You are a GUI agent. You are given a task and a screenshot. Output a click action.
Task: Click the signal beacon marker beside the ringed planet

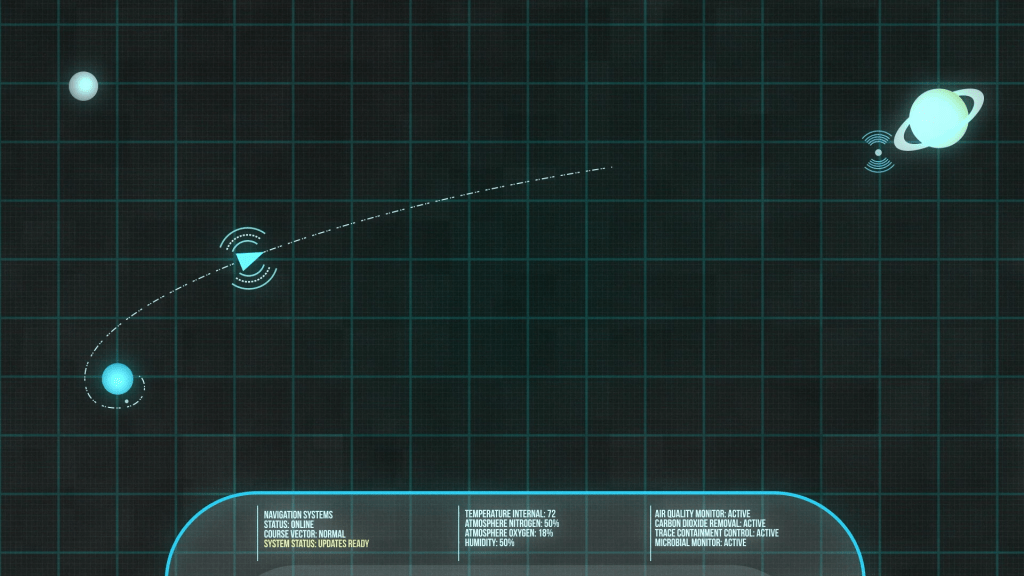point(878,152)
